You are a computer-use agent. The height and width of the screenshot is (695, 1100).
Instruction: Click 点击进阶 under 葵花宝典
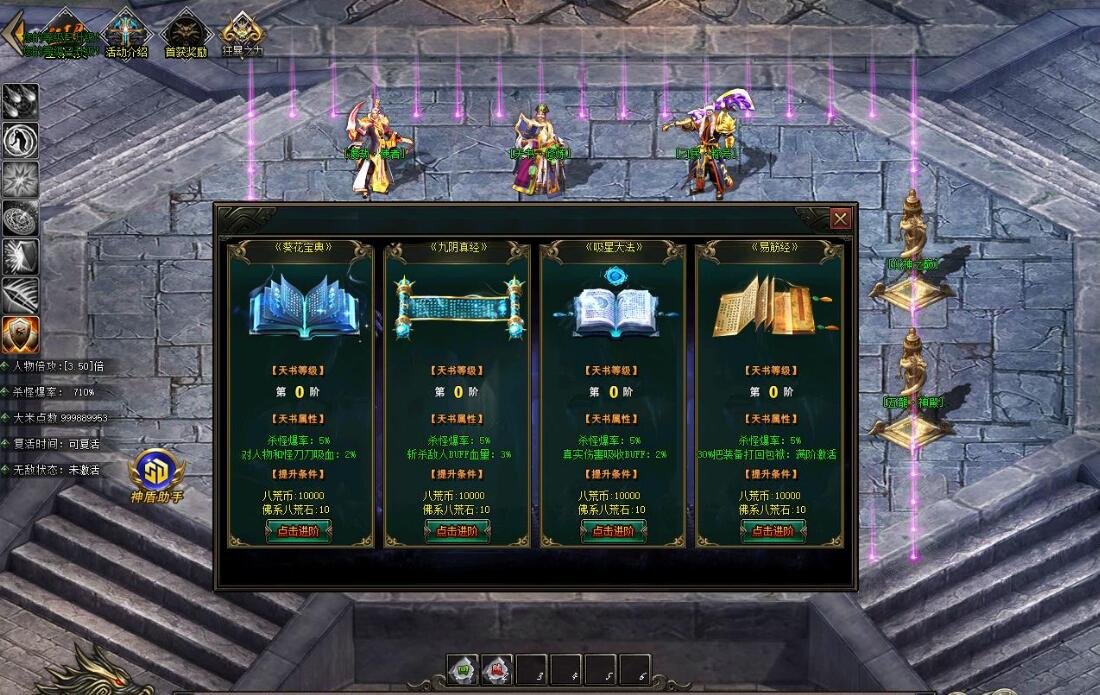click(298, 531)
